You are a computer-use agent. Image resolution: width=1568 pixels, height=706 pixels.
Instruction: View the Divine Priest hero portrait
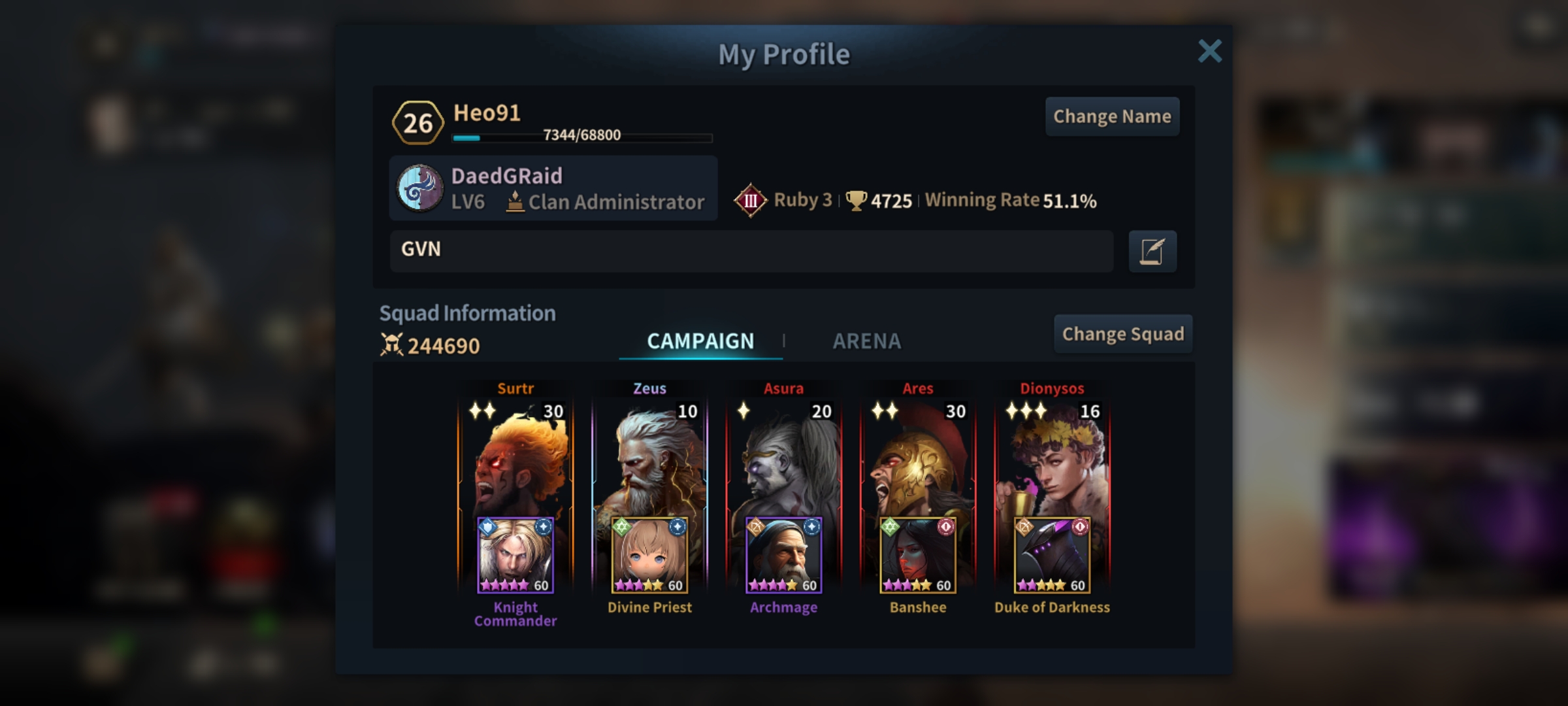650,556
